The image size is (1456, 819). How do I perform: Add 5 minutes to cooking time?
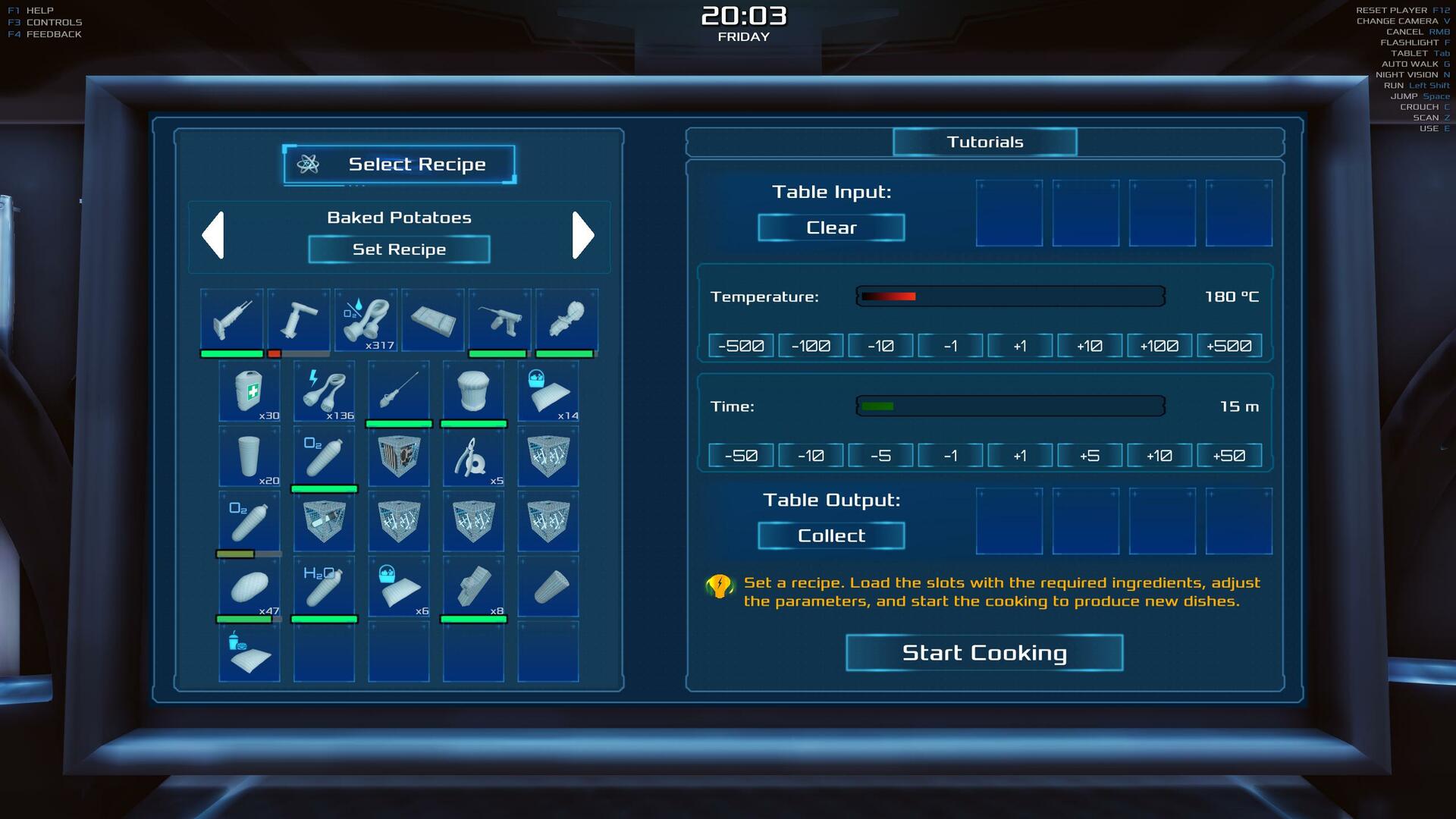coord(1090,456)
